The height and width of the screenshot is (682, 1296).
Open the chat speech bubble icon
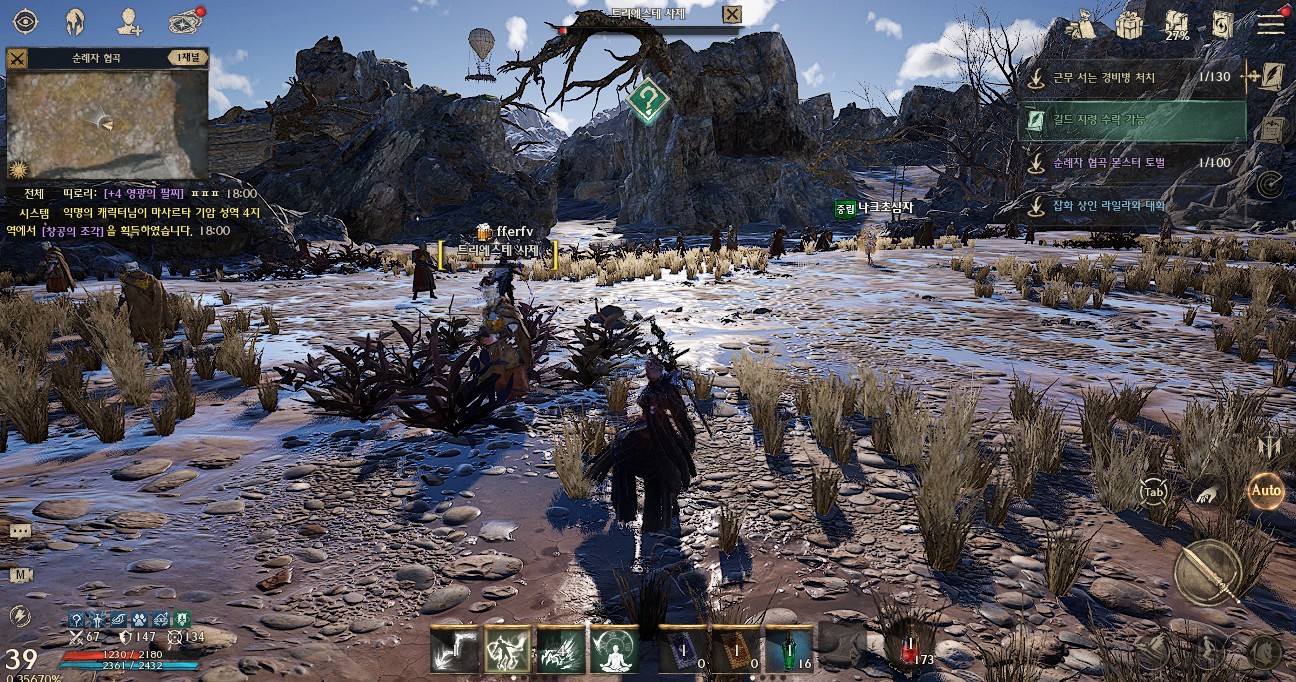pos(20,531)
